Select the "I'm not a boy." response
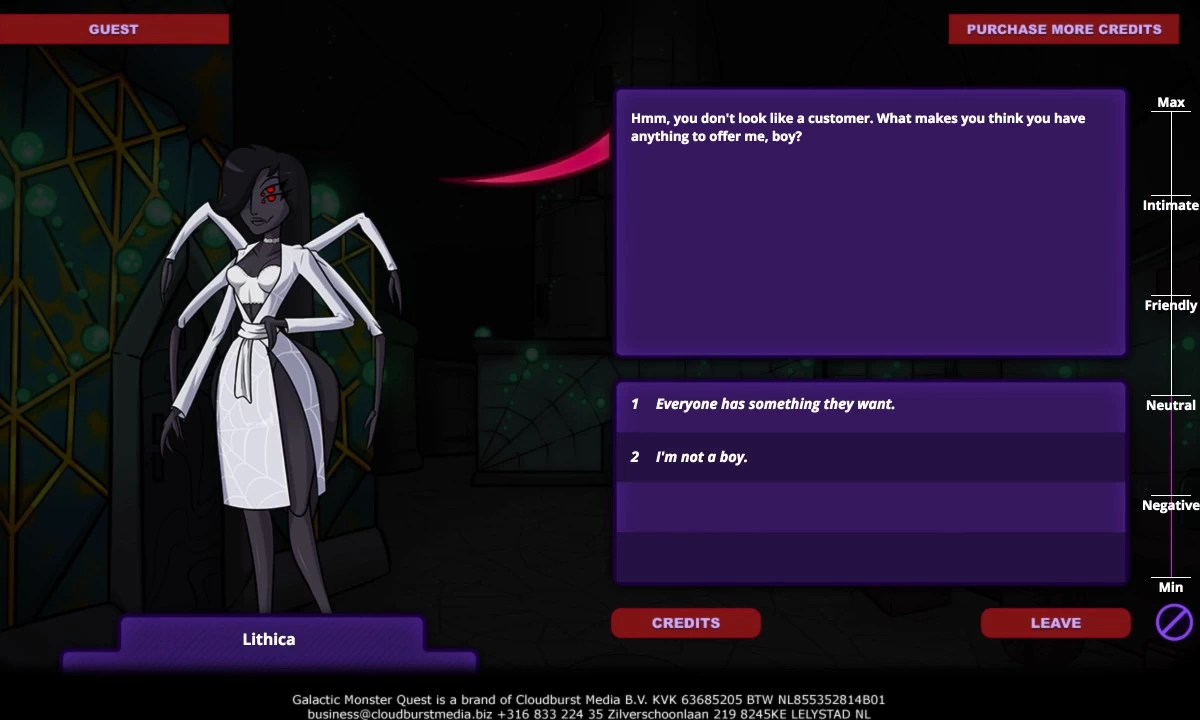 click(870, 457)
